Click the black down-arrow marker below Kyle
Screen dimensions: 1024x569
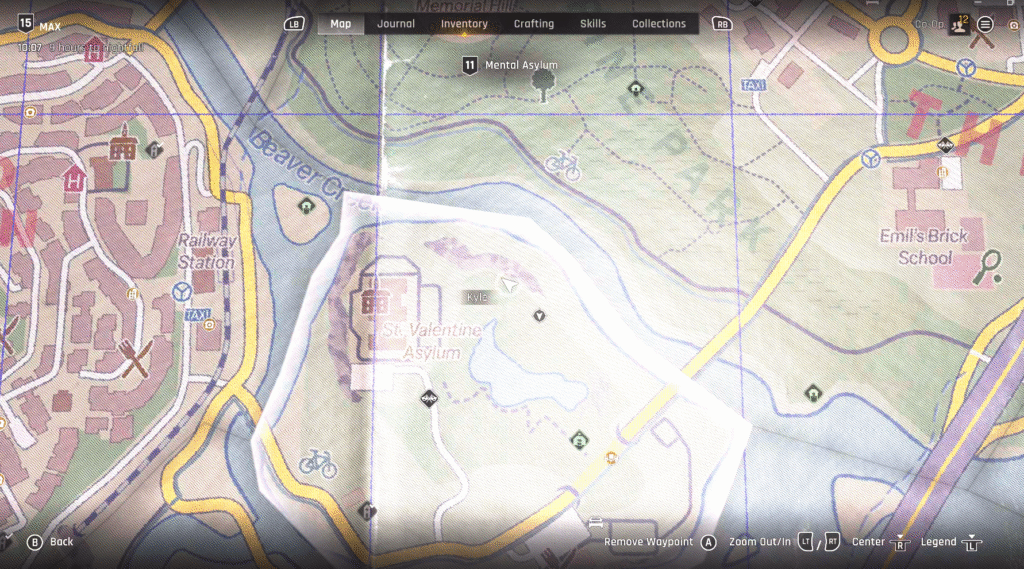click(540, 316)
